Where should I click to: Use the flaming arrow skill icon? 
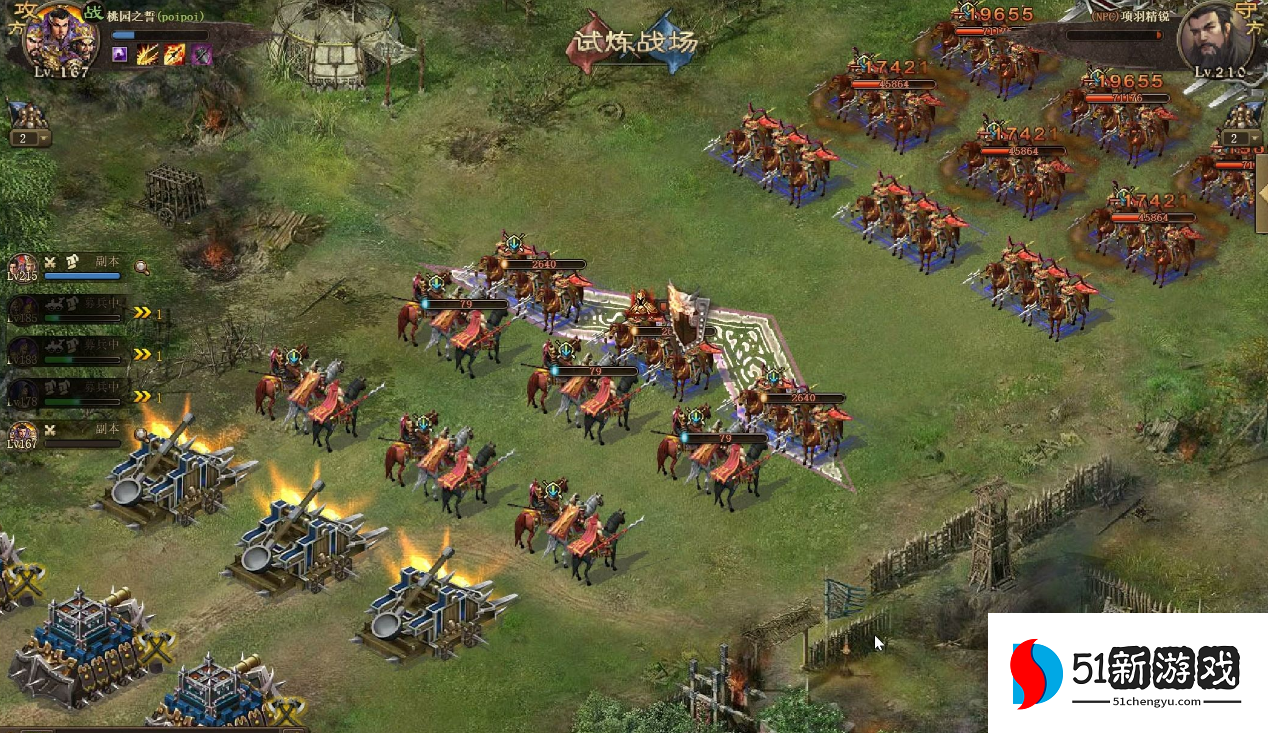pos(174,54)
